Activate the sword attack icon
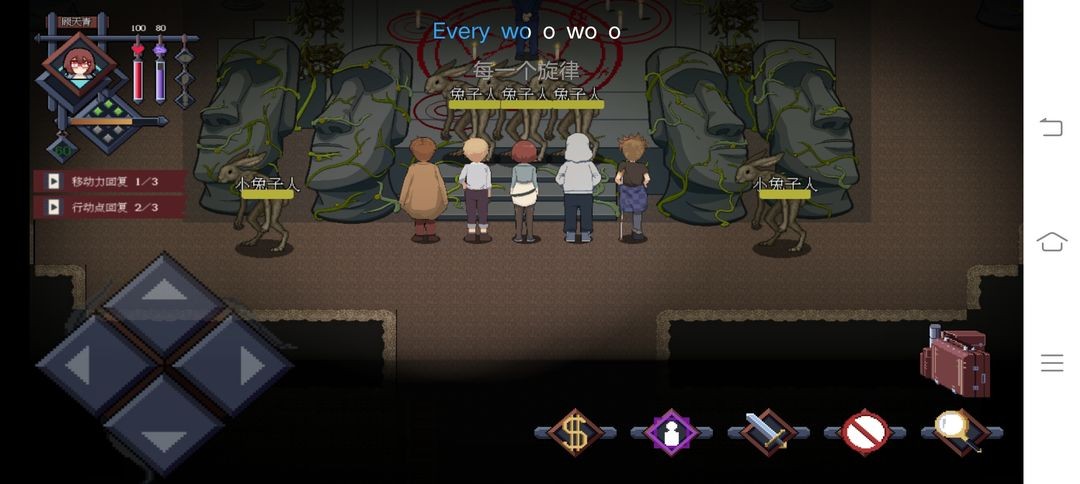Viewport: 1080px width, 484px height. (768, 432)
